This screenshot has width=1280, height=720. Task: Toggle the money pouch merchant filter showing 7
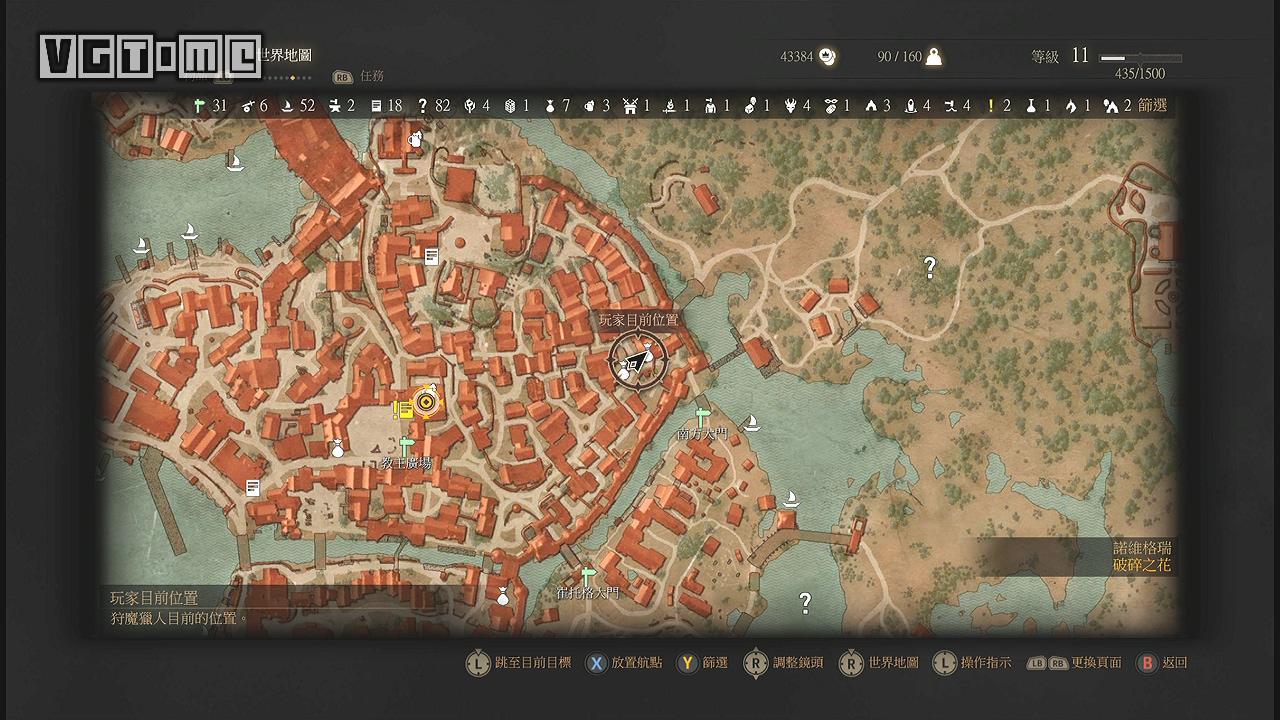[550, 105]
